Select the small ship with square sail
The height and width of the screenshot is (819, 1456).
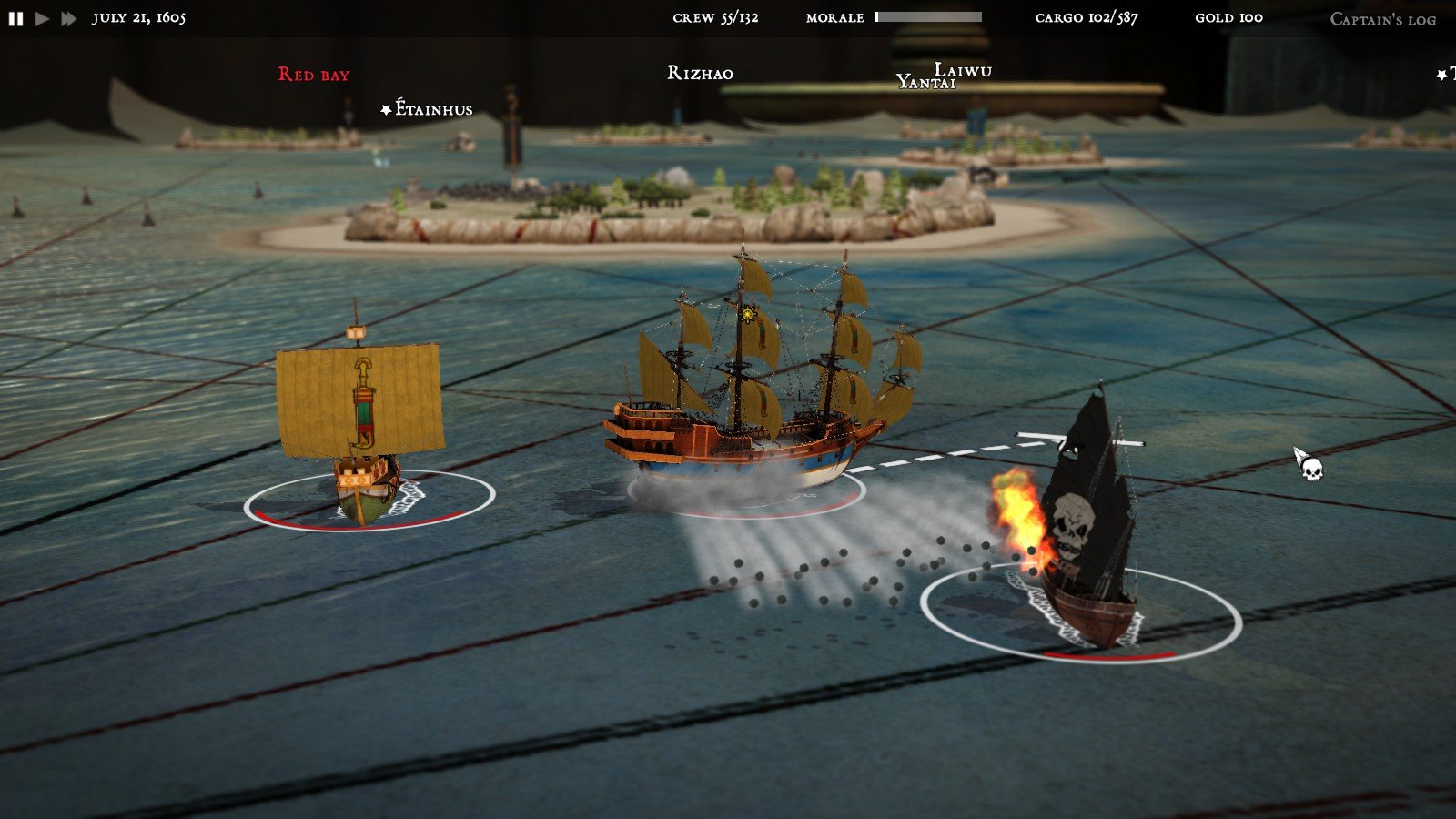pos(360,419)
